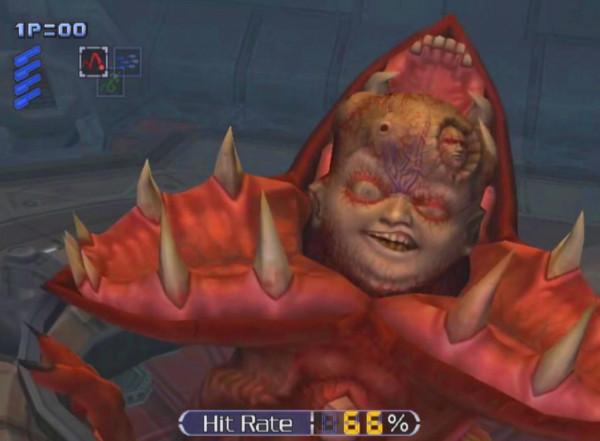Select the red highlighted weapon icon
The image size is (600, 441).
coord(93,62)
